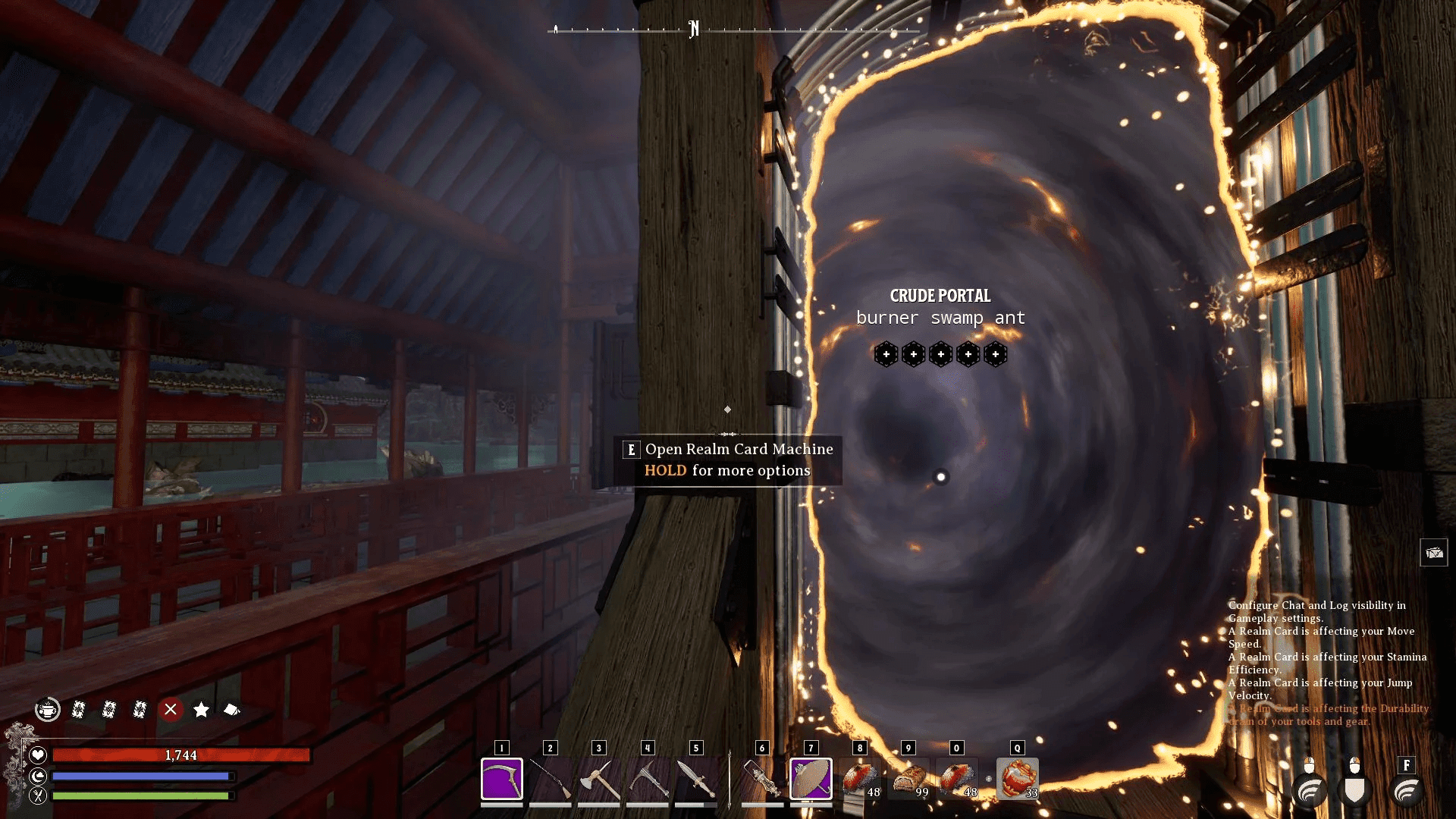This screenshot has width=1456, height=819.
Task: Select the pickaxe in the hotbar
Action: point(648,779)
